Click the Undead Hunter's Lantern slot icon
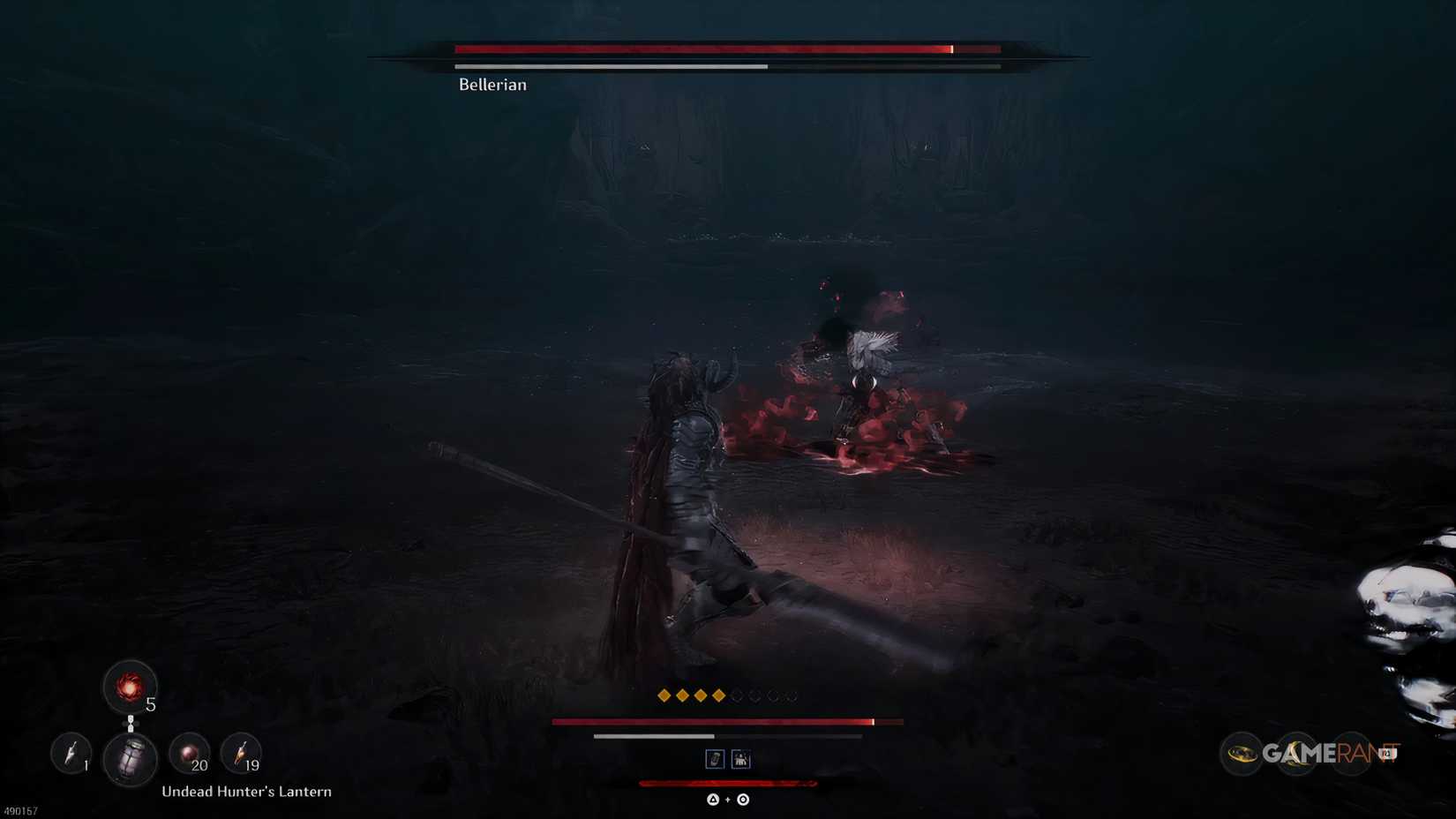 (131, 756)
